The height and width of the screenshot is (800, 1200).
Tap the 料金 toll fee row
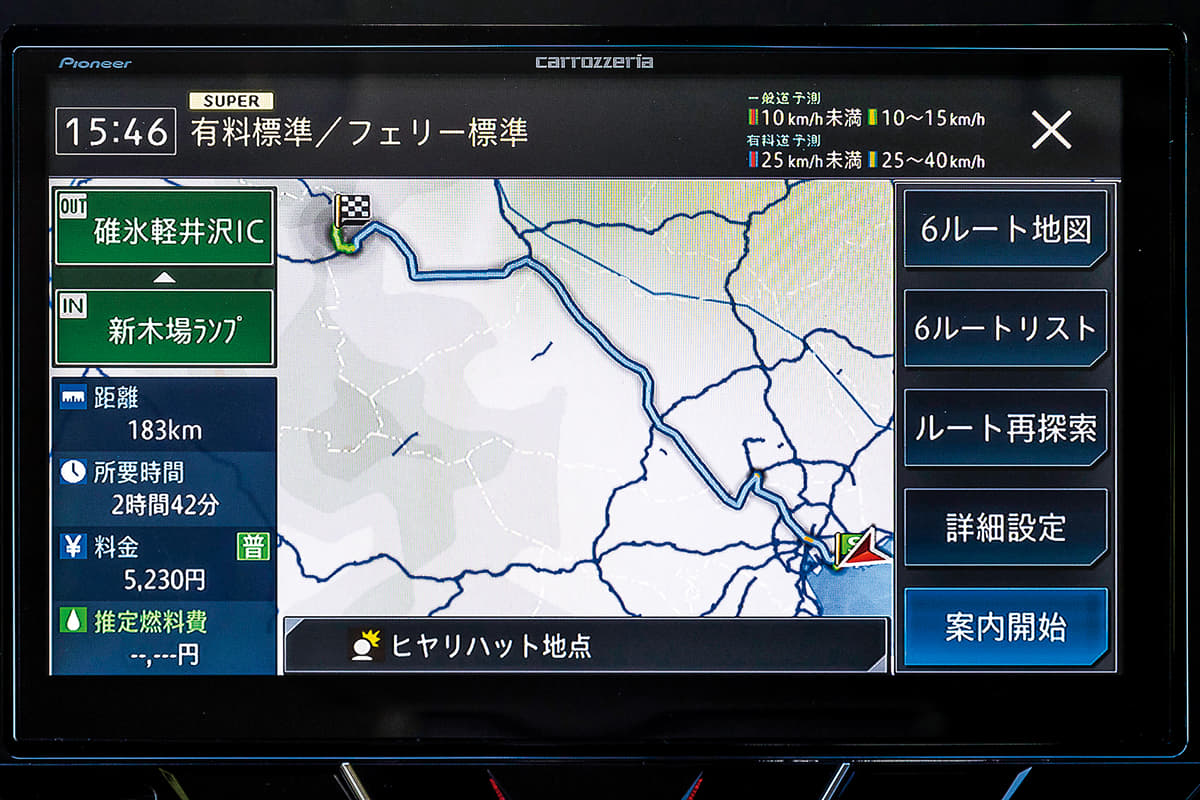(164, 563)
